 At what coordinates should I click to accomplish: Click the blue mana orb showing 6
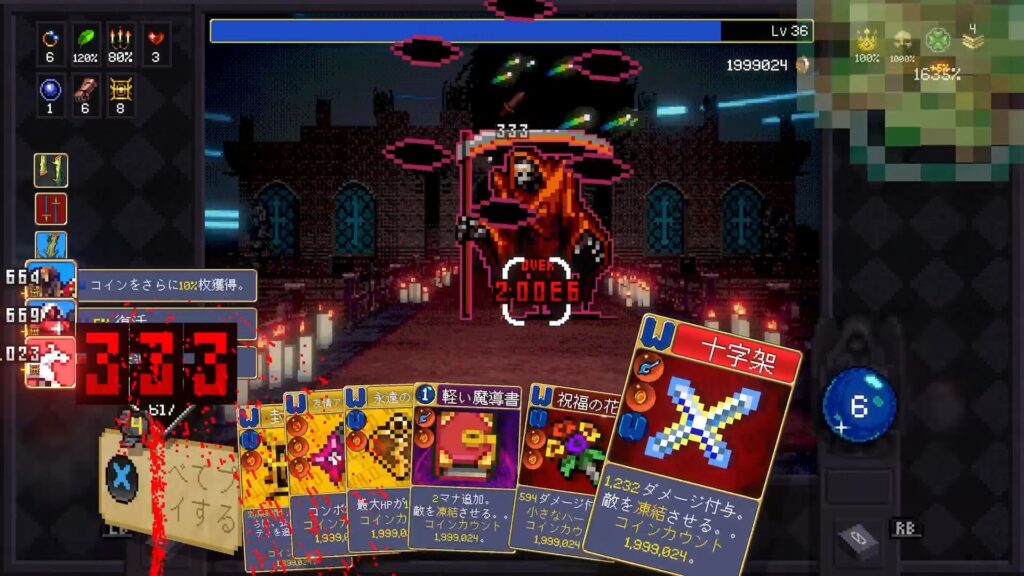(859, 404)
